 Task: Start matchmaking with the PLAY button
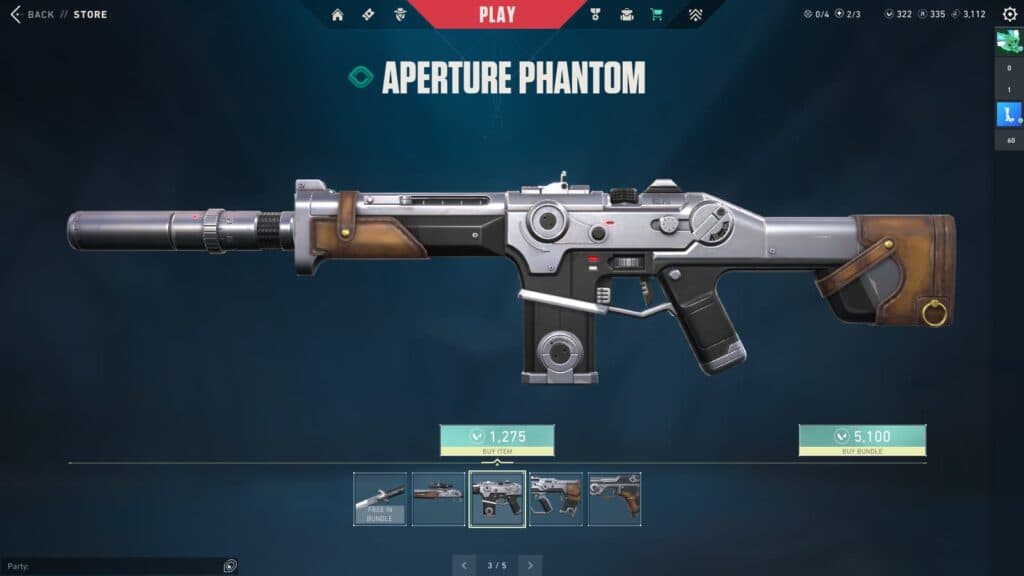click(497, 14)
